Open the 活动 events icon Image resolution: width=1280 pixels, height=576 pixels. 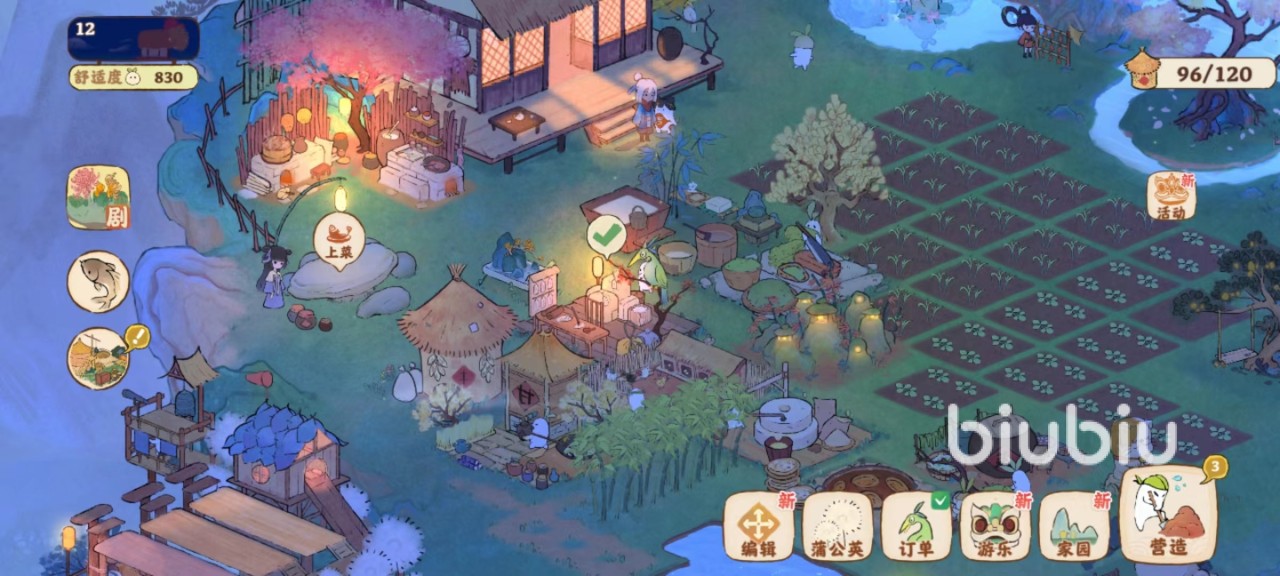(x=1171, y=196)
